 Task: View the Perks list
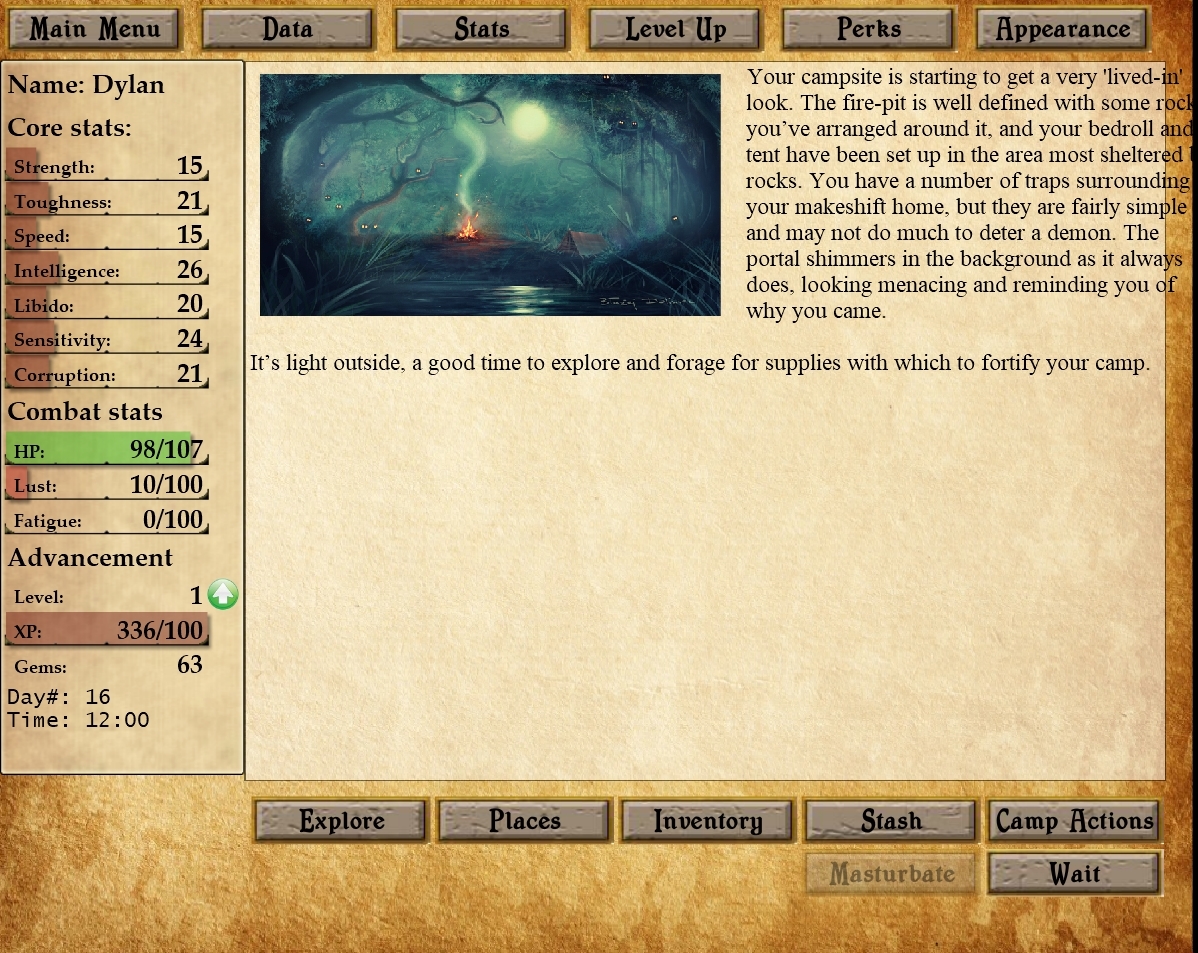[x=868, y=29]
